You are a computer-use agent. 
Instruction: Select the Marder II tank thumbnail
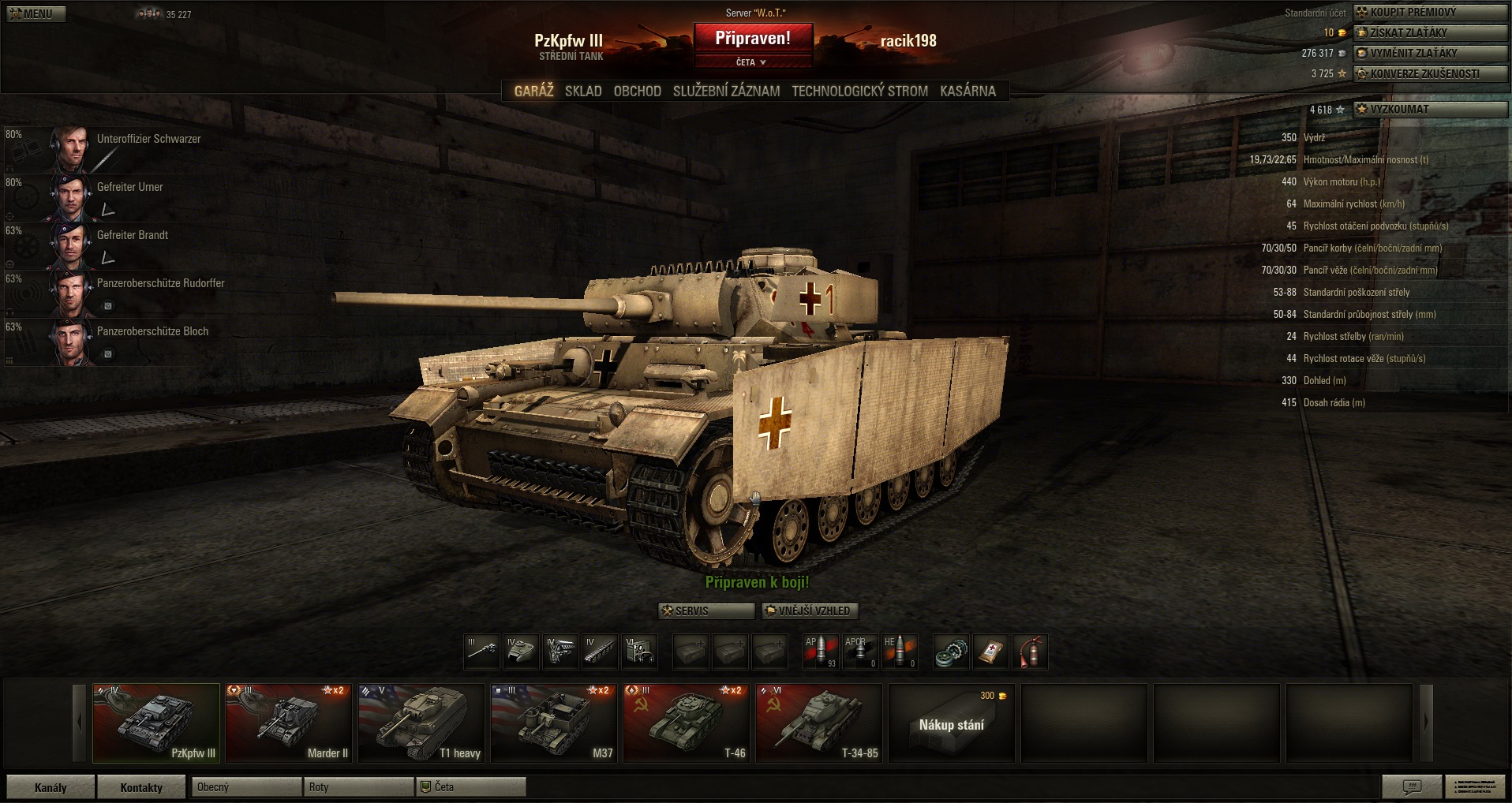(x=288, y=723)
